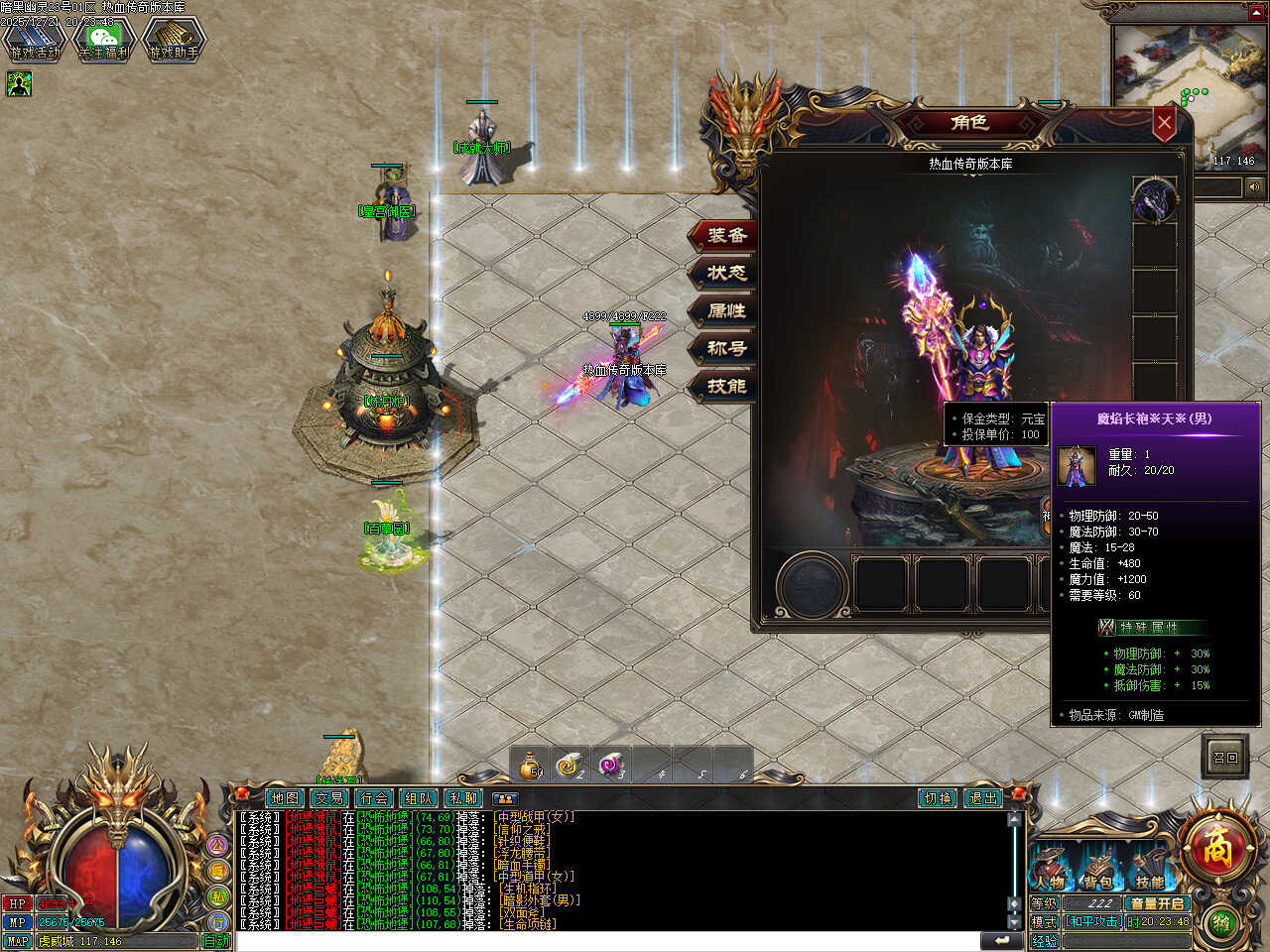The image size is (1270, 952).
Task: Open the 背包 backpack icon
Action: 1098,869
